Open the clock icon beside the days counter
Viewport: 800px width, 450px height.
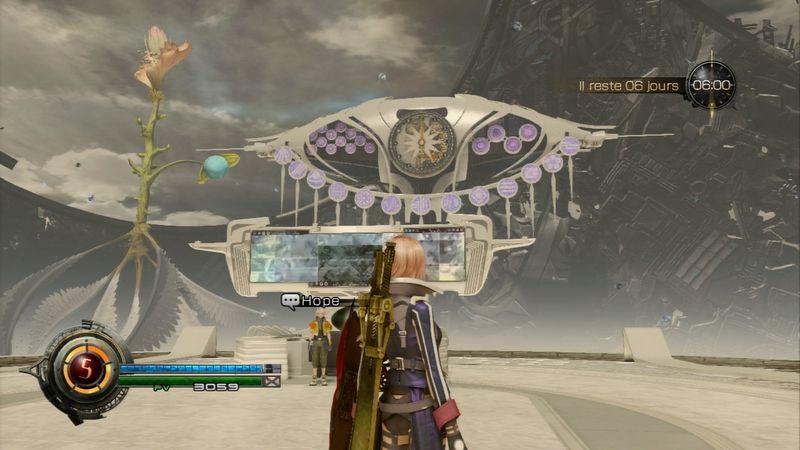coord(711,85)
